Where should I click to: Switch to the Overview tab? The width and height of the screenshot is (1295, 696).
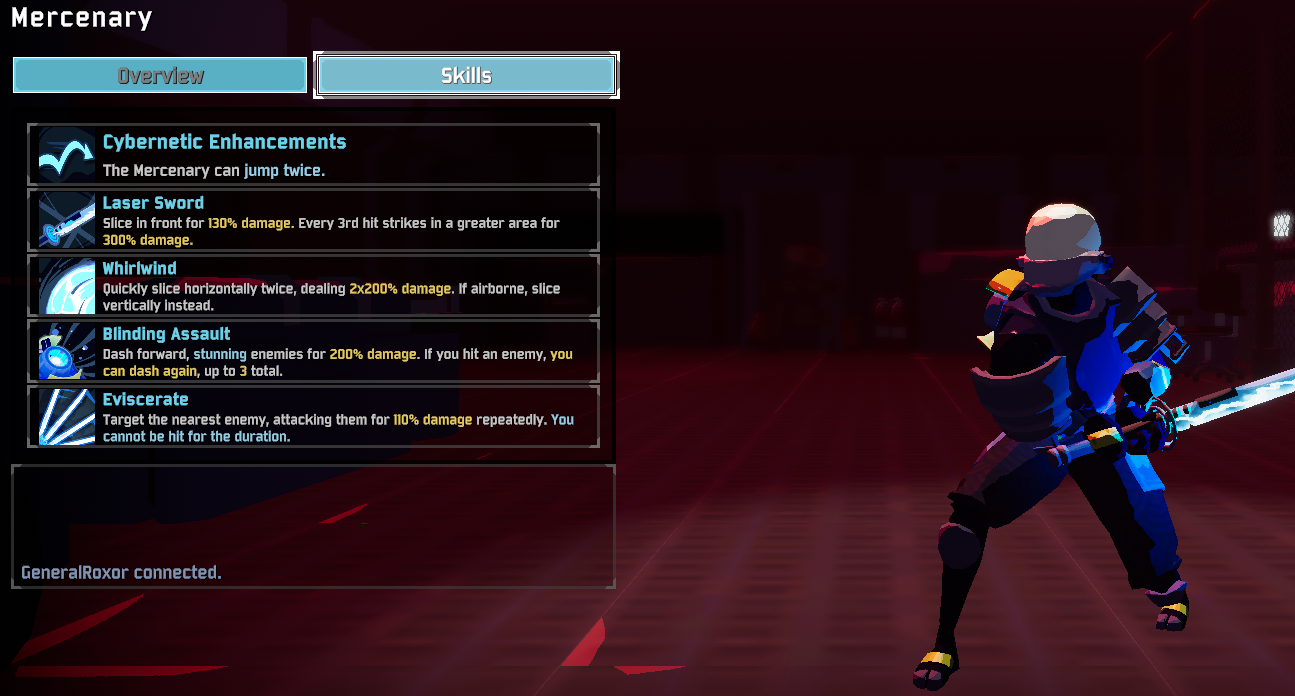160,75
